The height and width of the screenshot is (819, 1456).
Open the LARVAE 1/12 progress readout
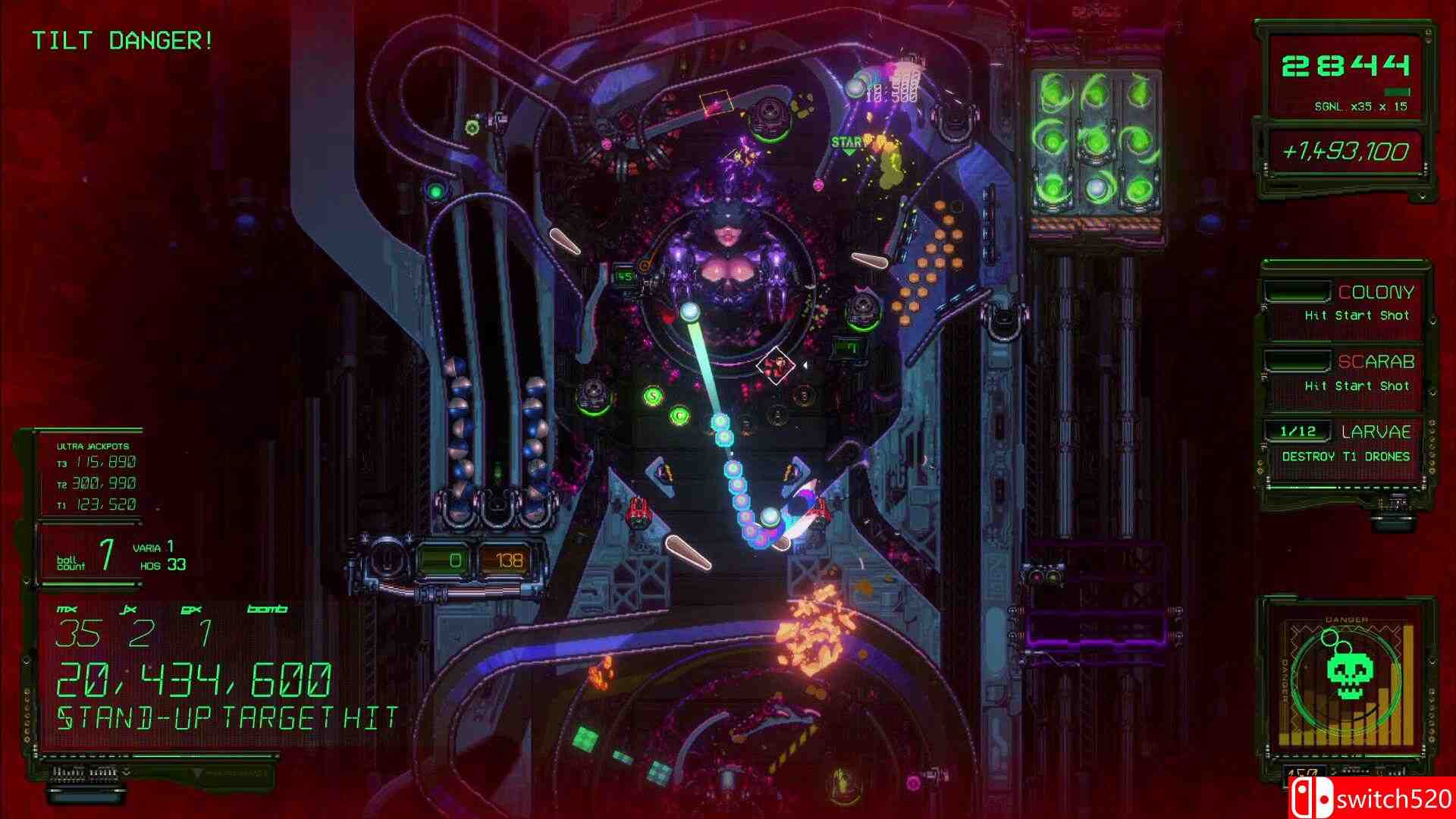pyautogui.click(x=1298, y=431)
